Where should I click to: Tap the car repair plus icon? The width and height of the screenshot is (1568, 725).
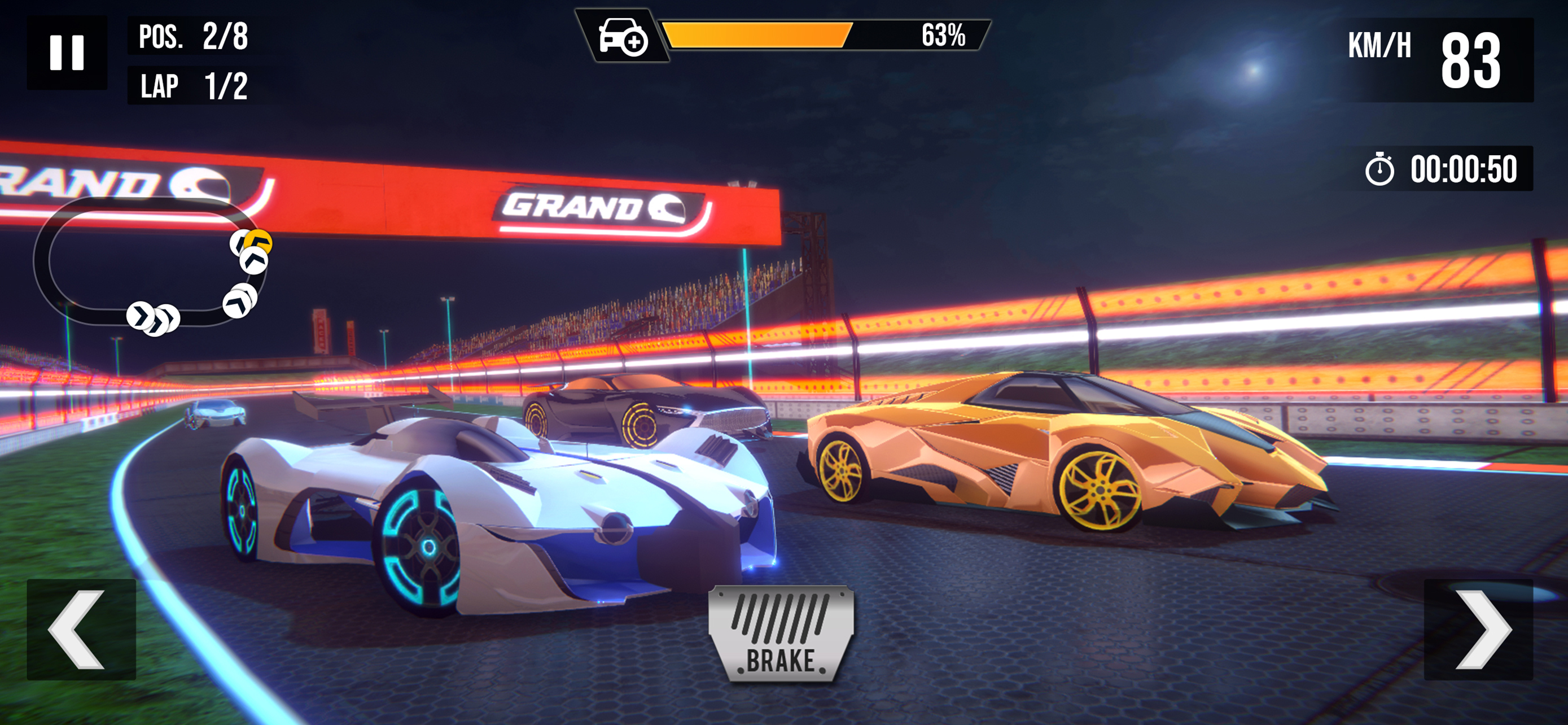click(x=622, y=37)
